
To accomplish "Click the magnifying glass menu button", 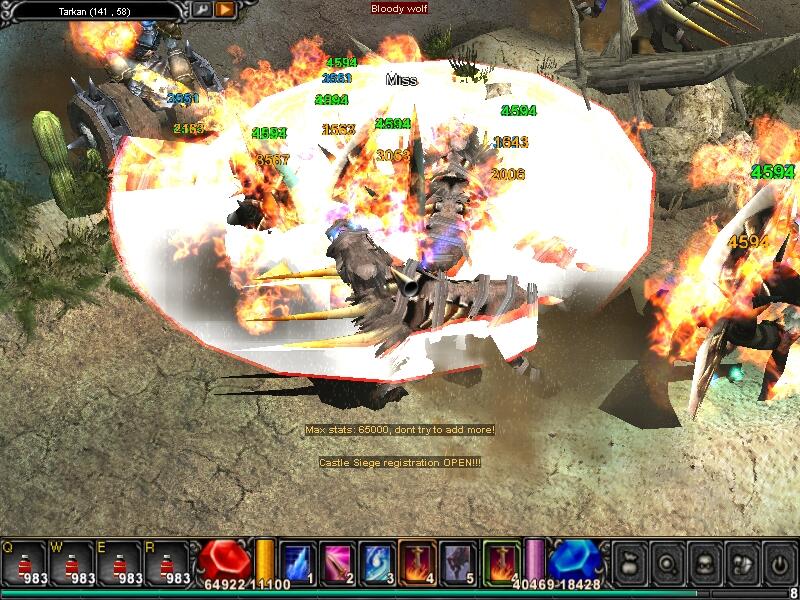I will coord(667,564).
